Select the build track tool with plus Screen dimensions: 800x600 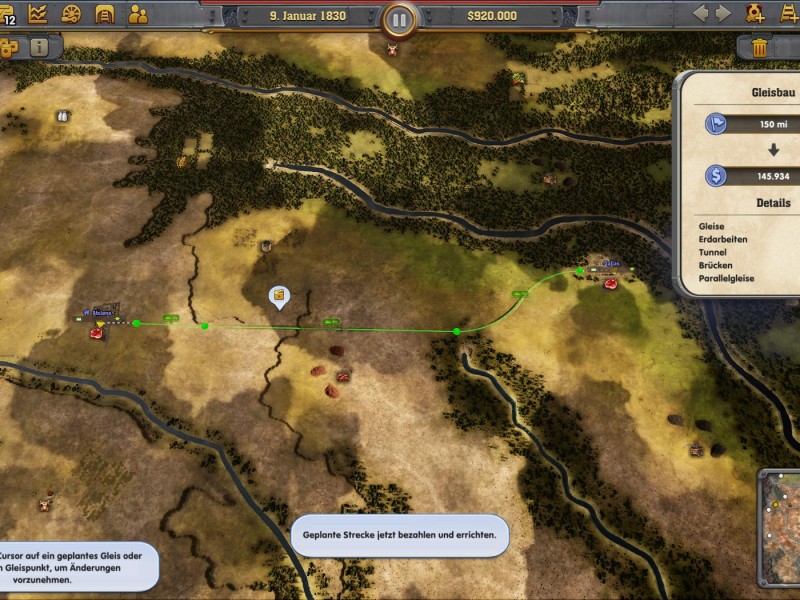pyautogui.click(x=789, y=14)
